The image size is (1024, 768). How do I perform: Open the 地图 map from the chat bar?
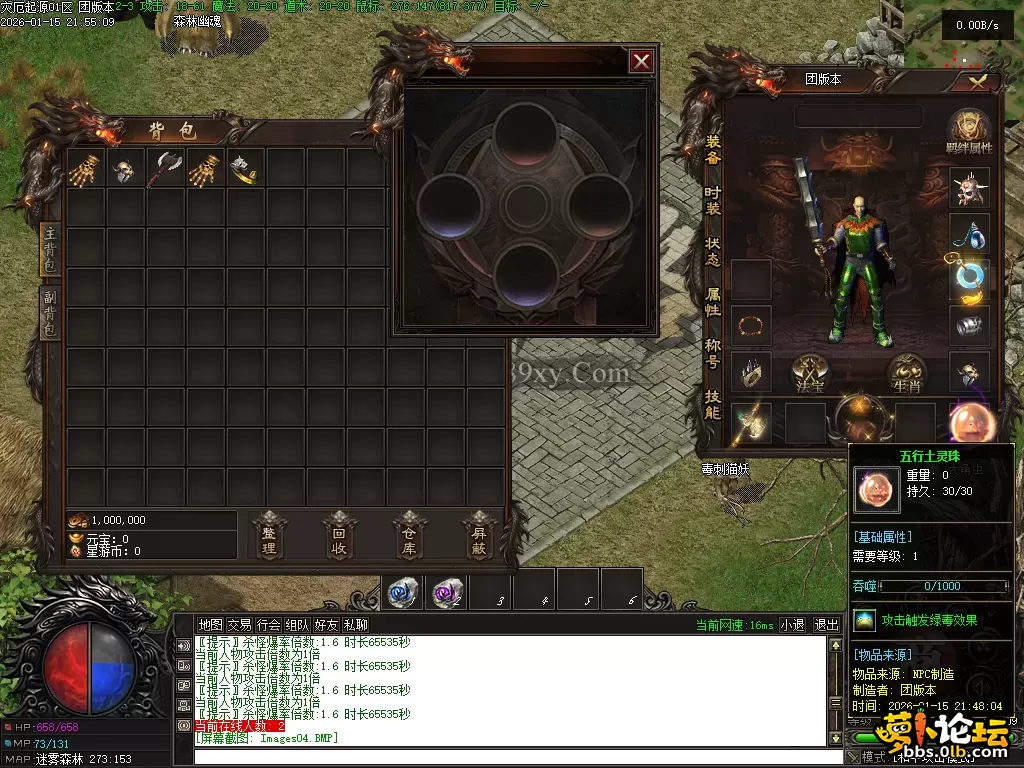(210, 625)
